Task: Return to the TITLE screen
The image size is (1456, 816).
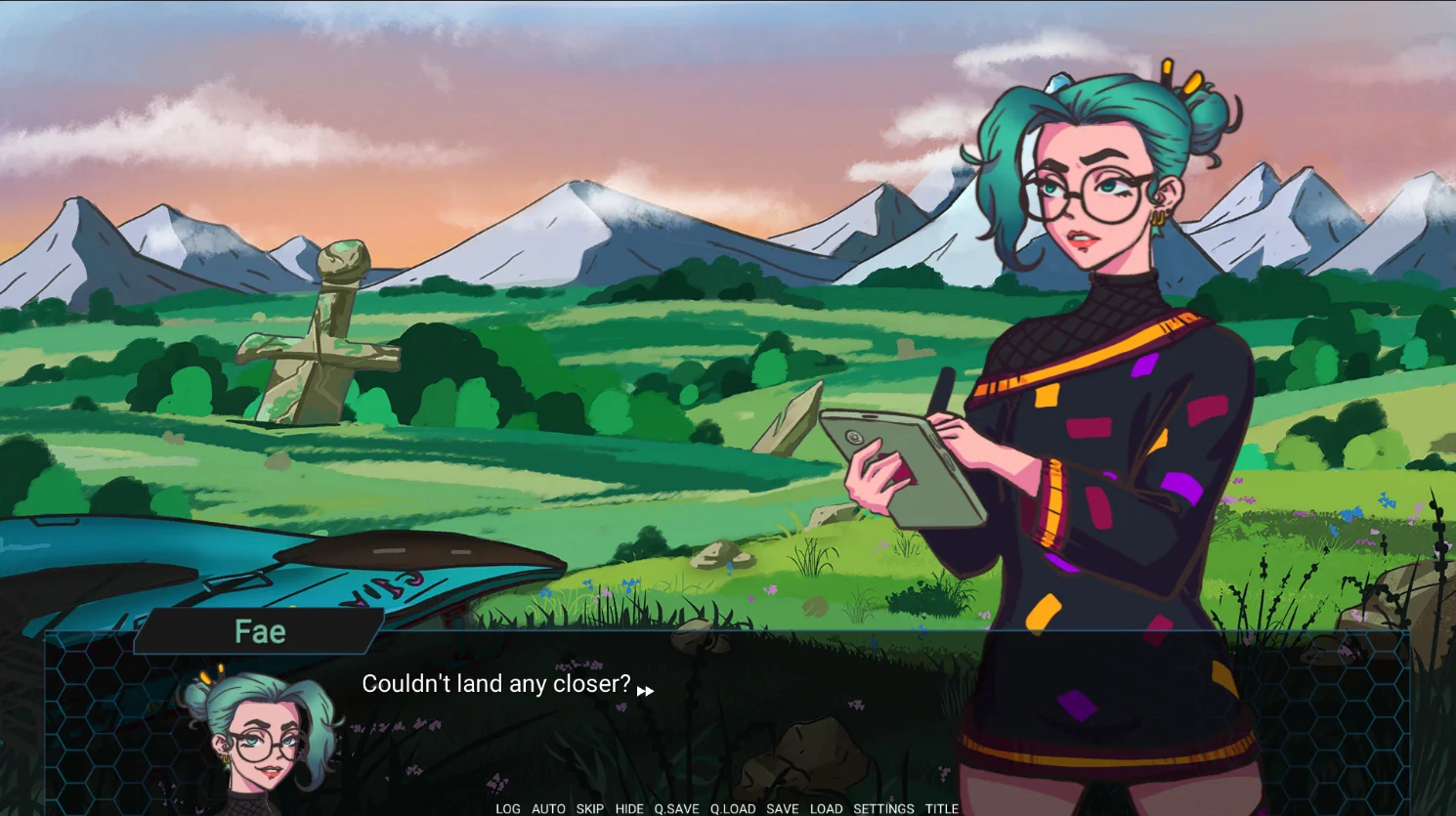Action: pos(942,808)
